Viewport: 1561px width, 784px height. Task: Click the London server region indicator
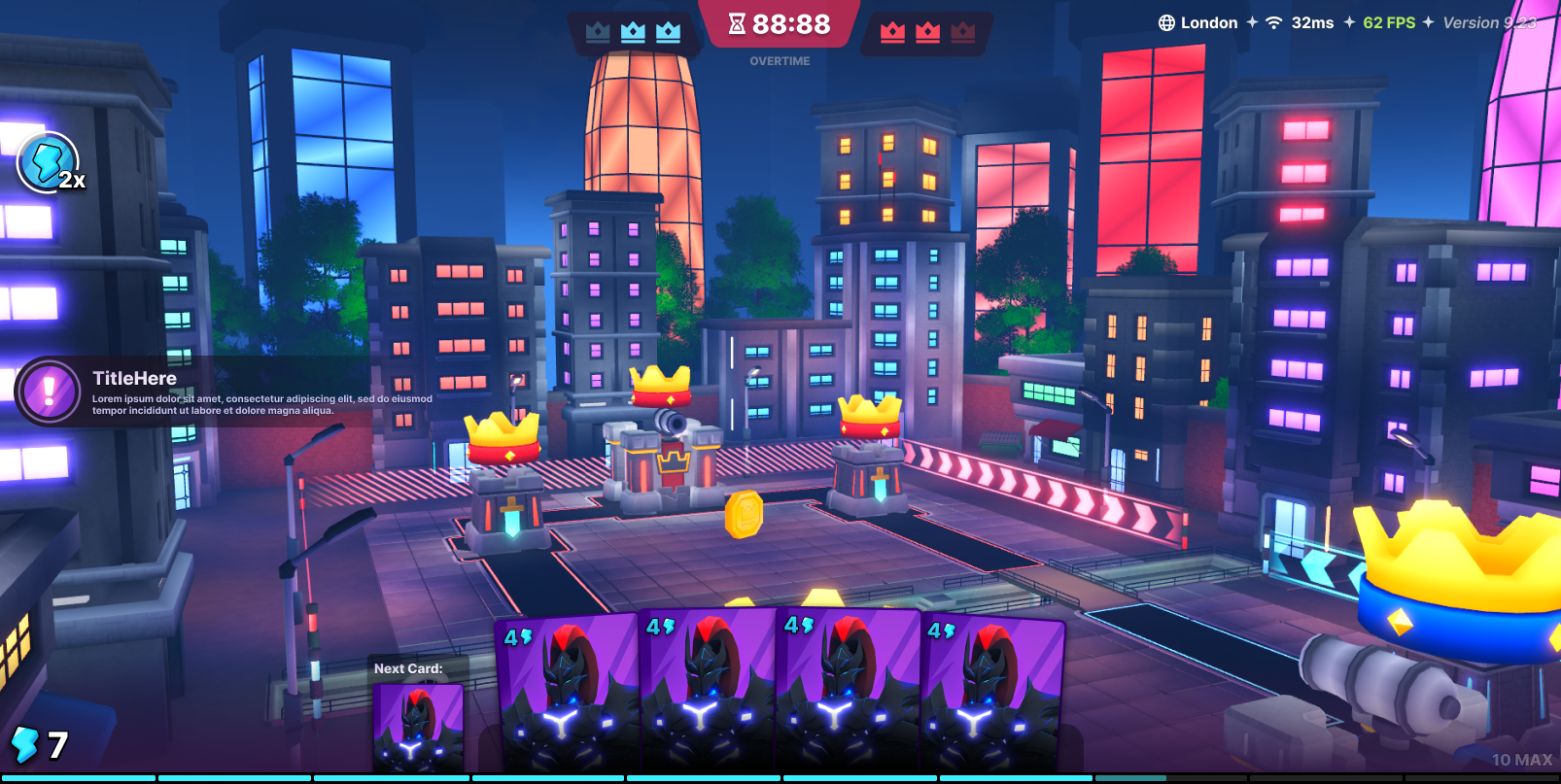point(1197,23)
